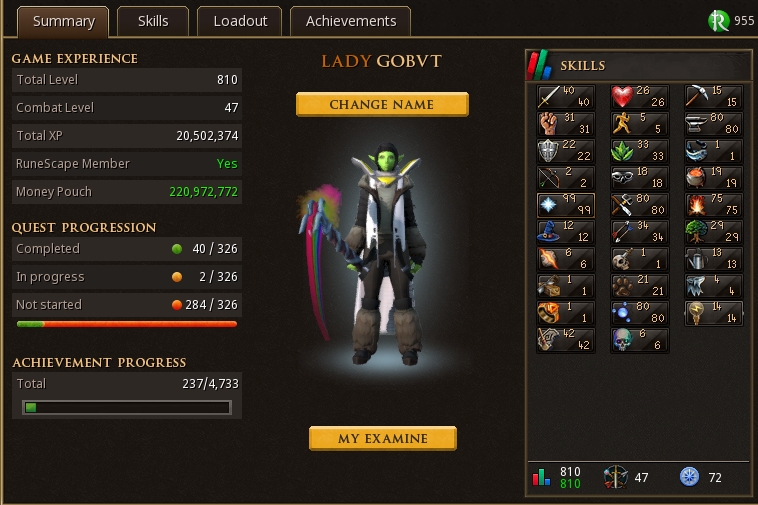Viewport: 758px width, 505px height.
Task: Click the Firemaking campfire skill tile
Action: pos(713,206)
